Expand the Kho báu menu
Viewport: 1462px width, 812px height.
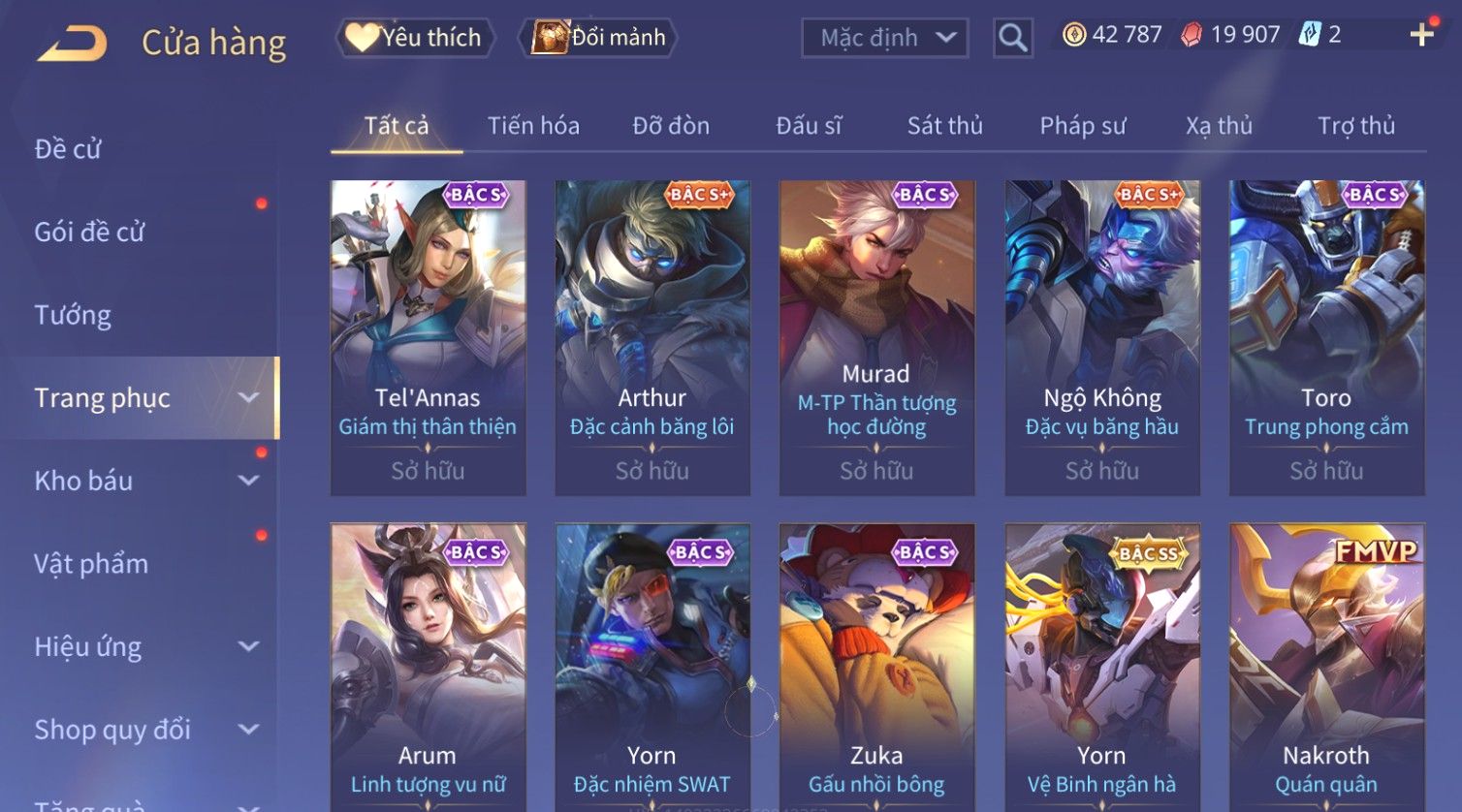pos(145,481)
